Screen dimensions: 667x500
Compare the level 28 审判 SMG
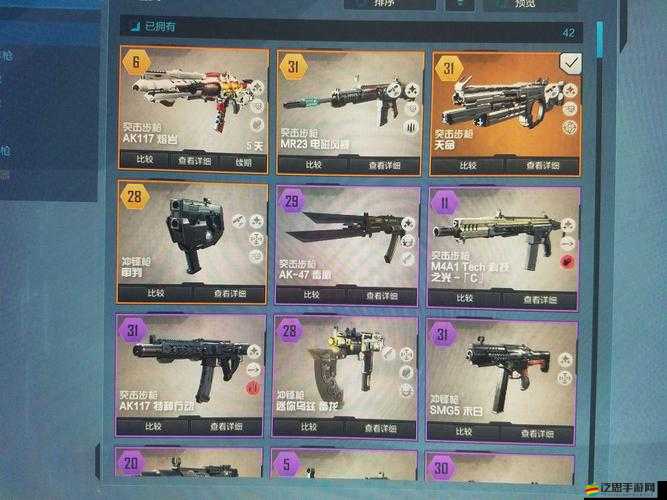point(156,294)
